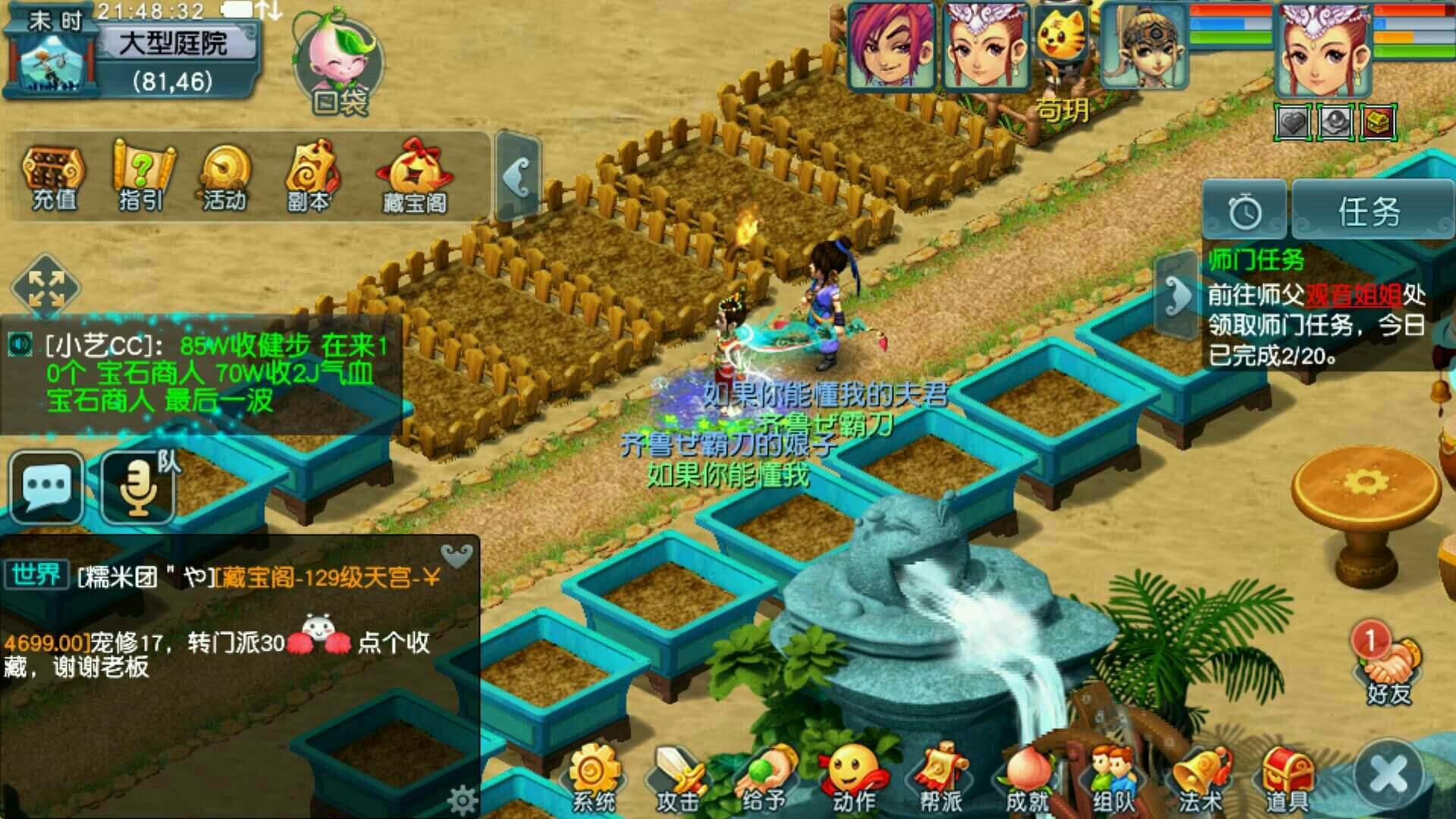Enter the 副本 dungeon menu

[309, 176]
